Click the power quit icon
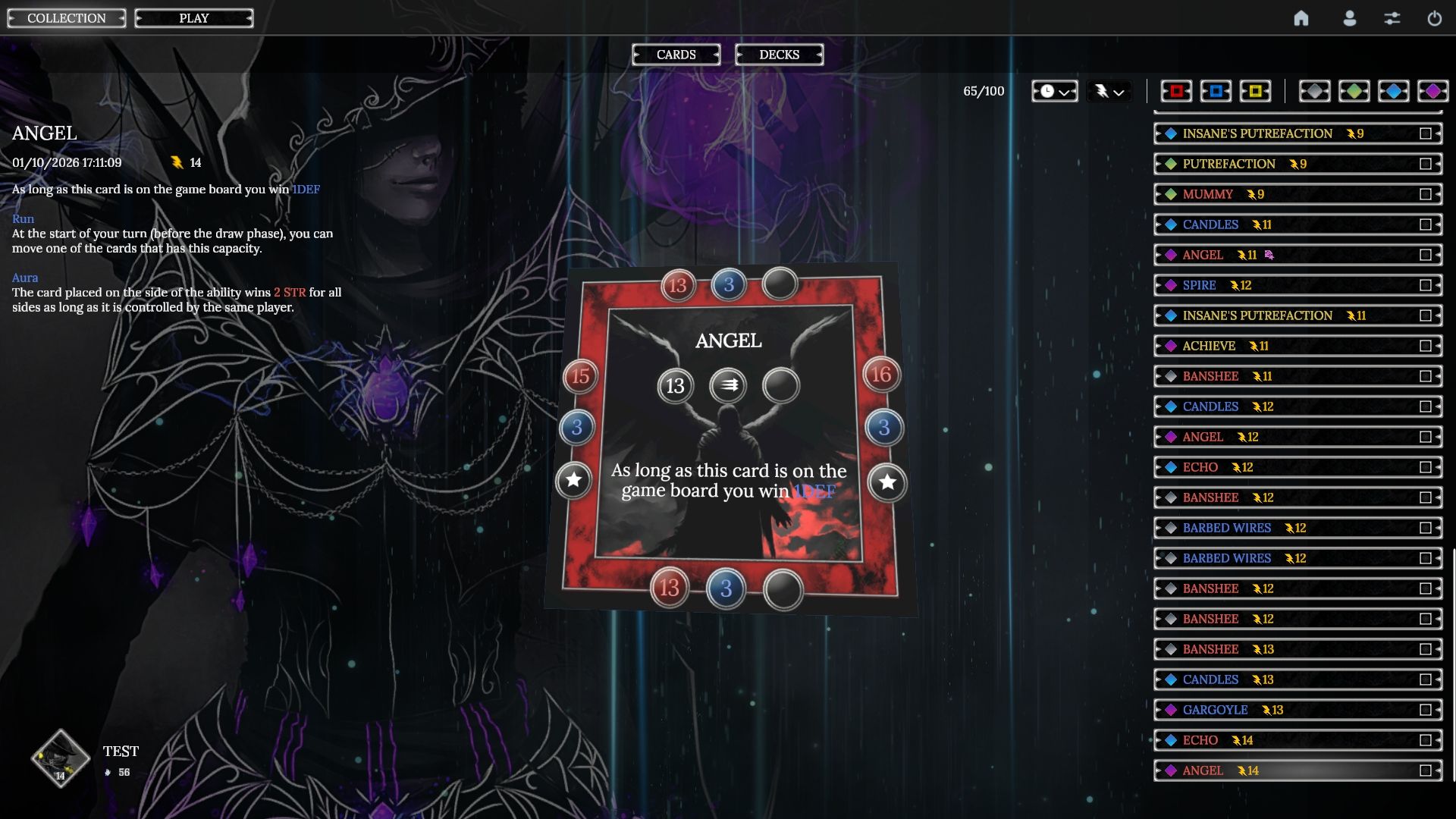1456x819 pixels. [x=1434, y=18]
